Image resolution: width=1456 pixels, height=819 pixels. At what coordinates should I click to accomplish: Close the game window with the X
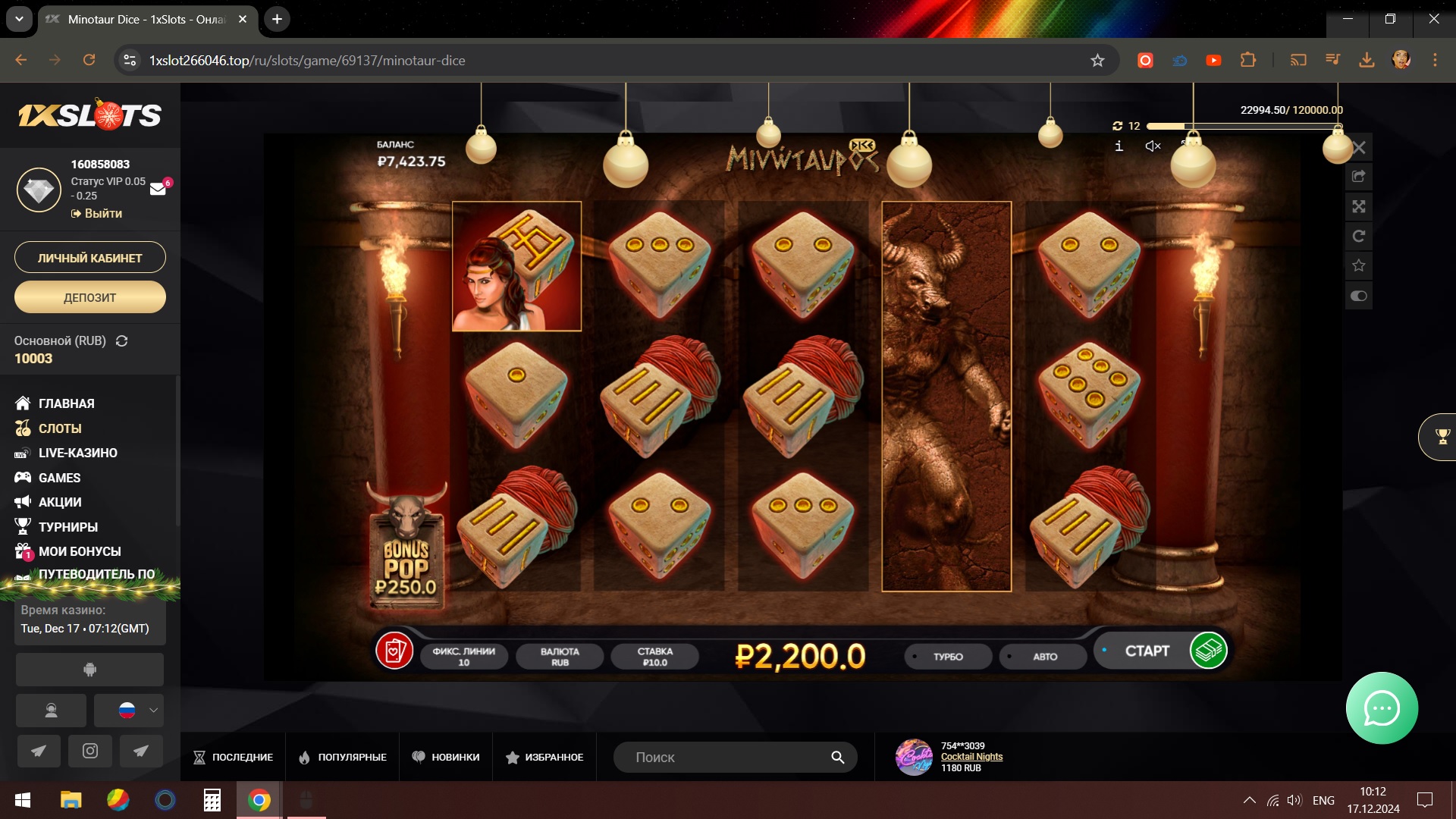[x=1359, y=148]
